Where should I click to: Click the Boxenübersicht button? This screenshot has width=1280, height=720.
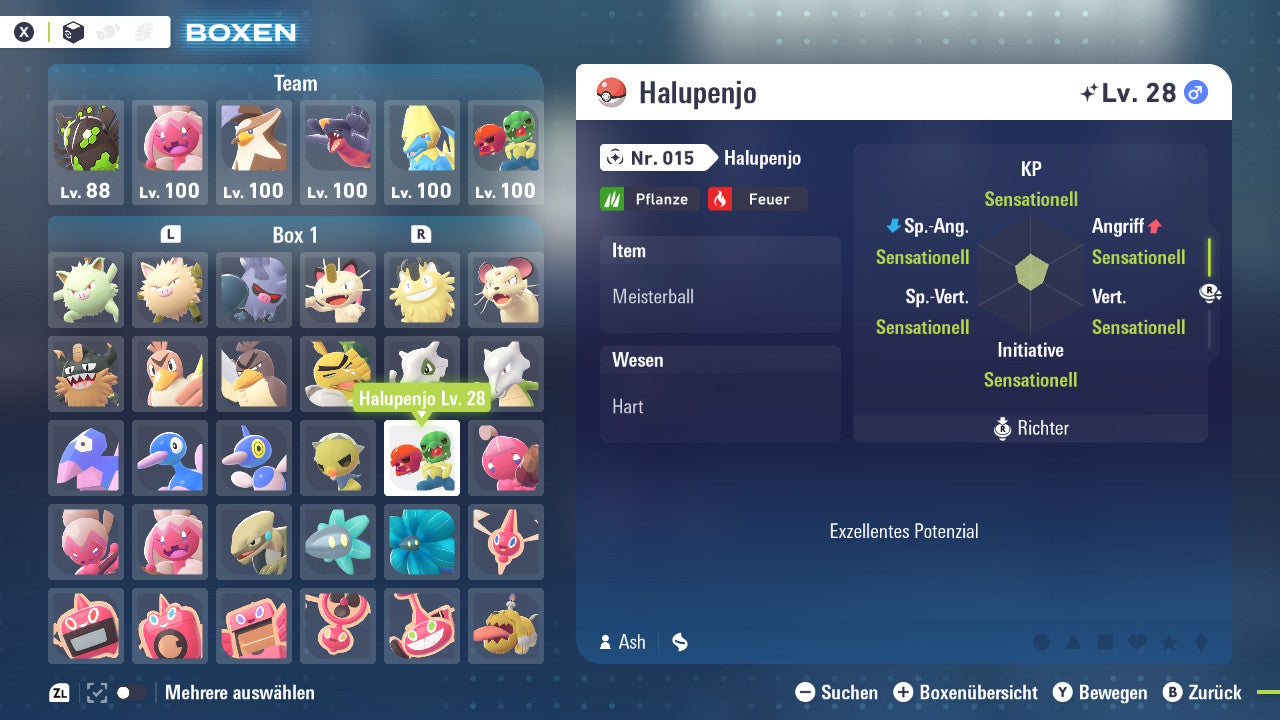965,692
